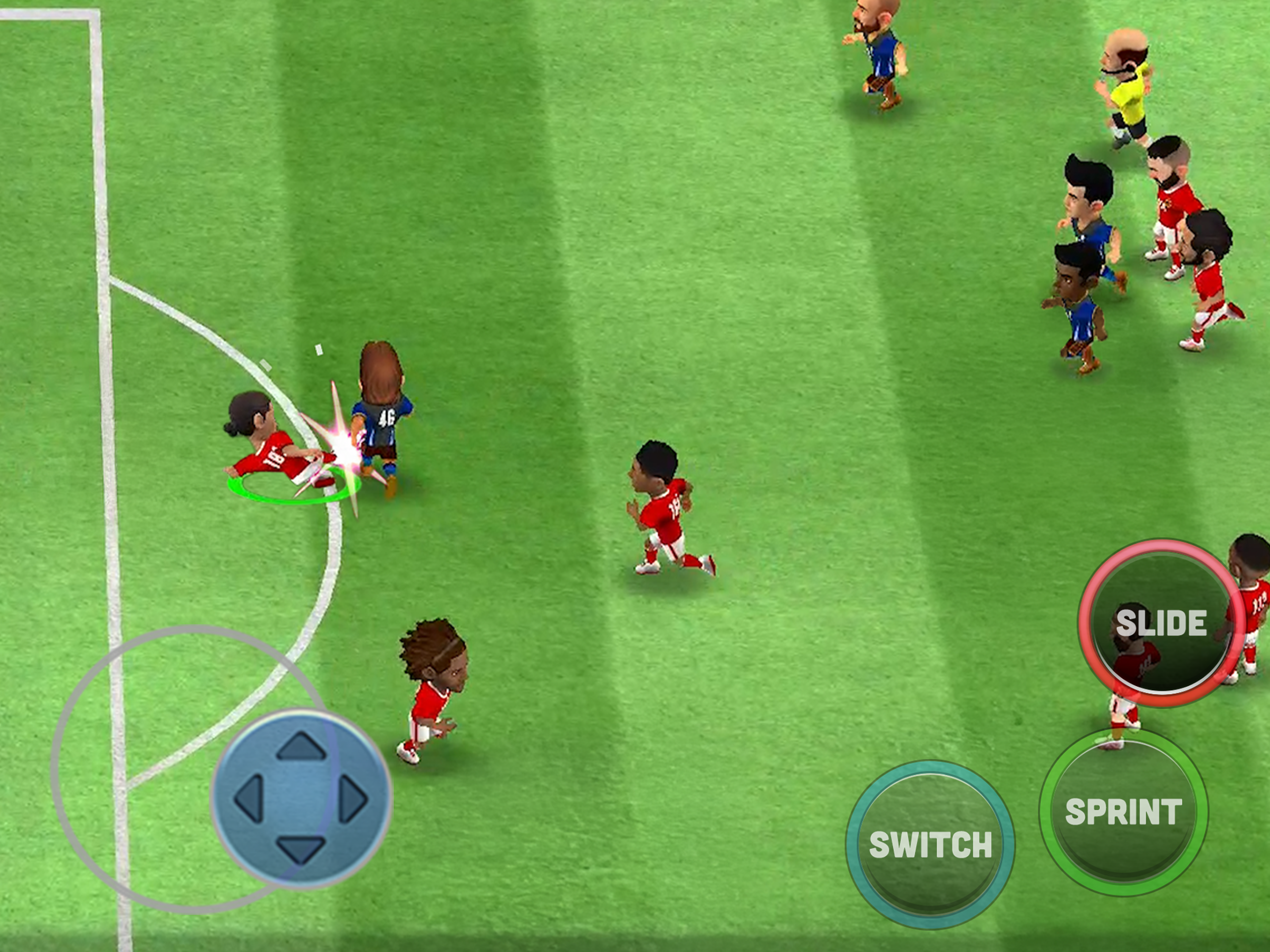Activate the green SPRINT button
Viewport: 1270px width, 952px height.
click(x=1123, y=813)
